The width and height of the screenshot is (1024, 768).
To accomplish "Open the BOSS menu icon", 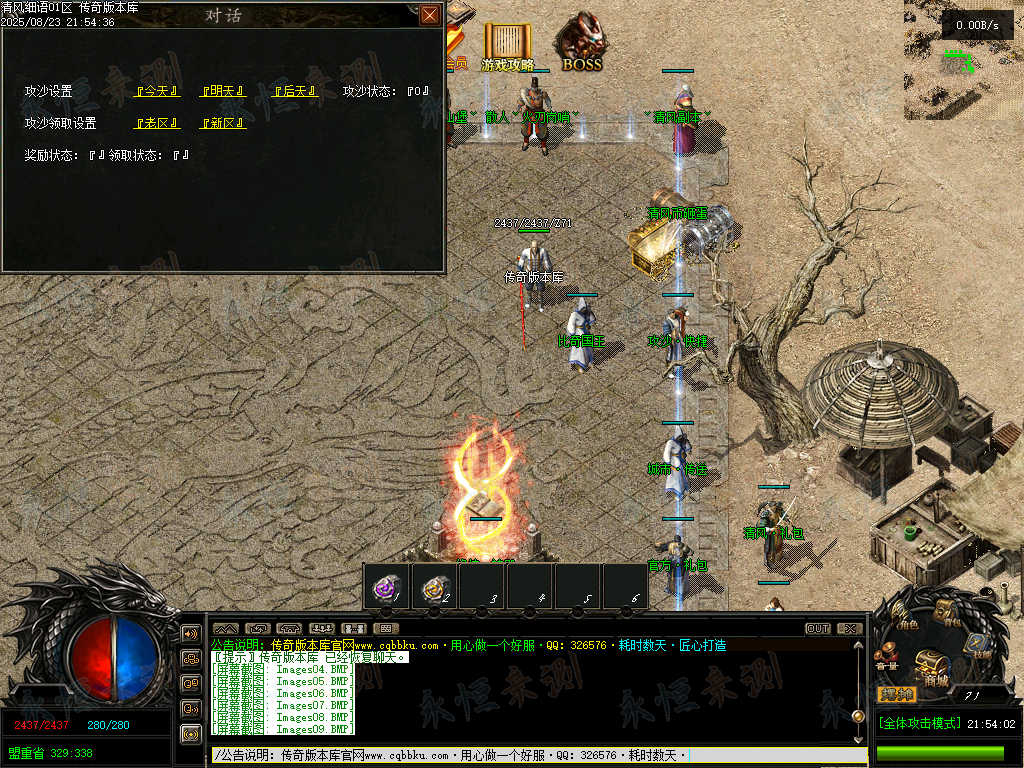I will click(581, 43).
